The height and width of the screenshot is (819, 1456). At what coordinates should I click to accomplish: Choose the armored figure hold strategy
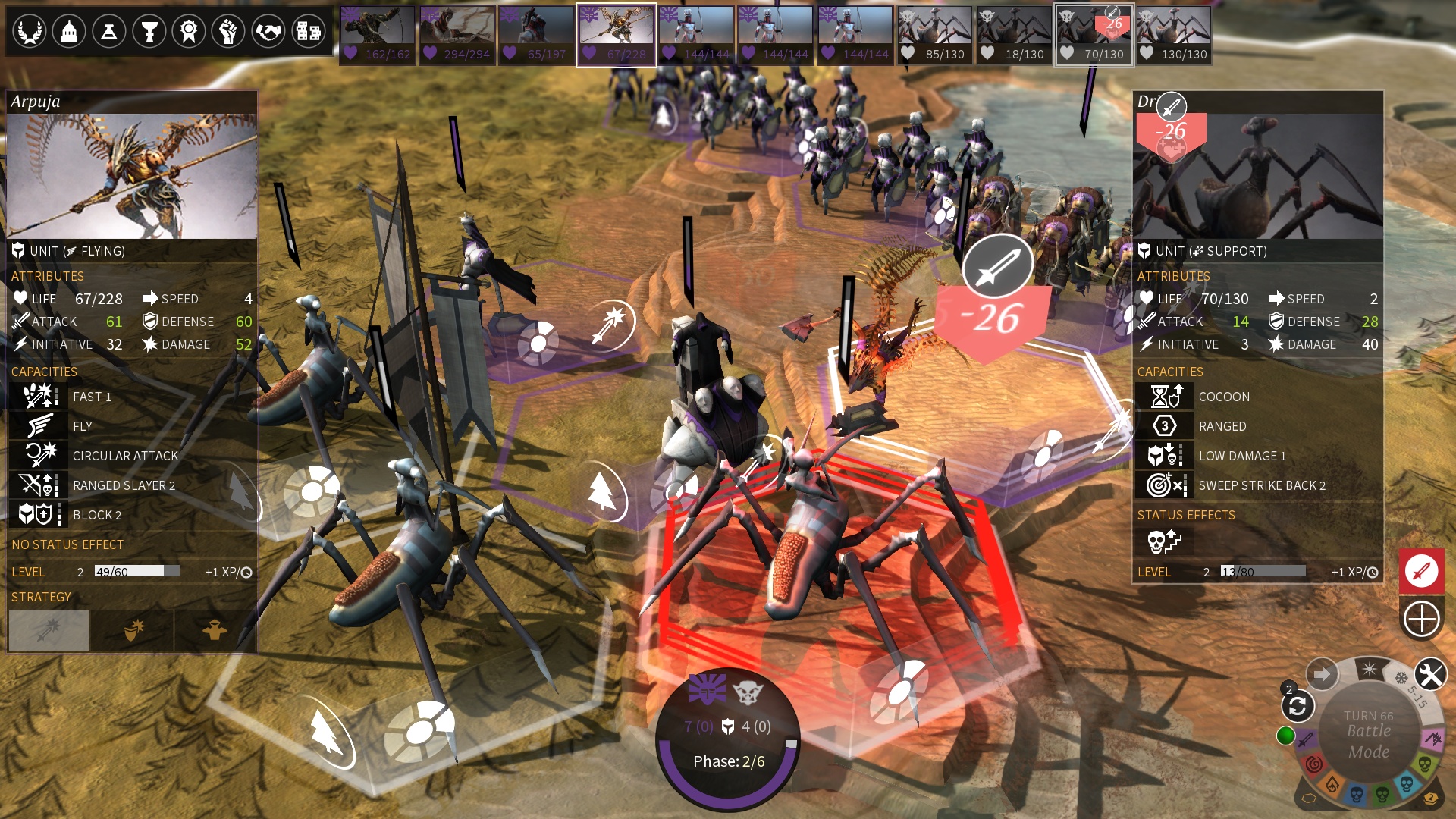coord(215,629)
